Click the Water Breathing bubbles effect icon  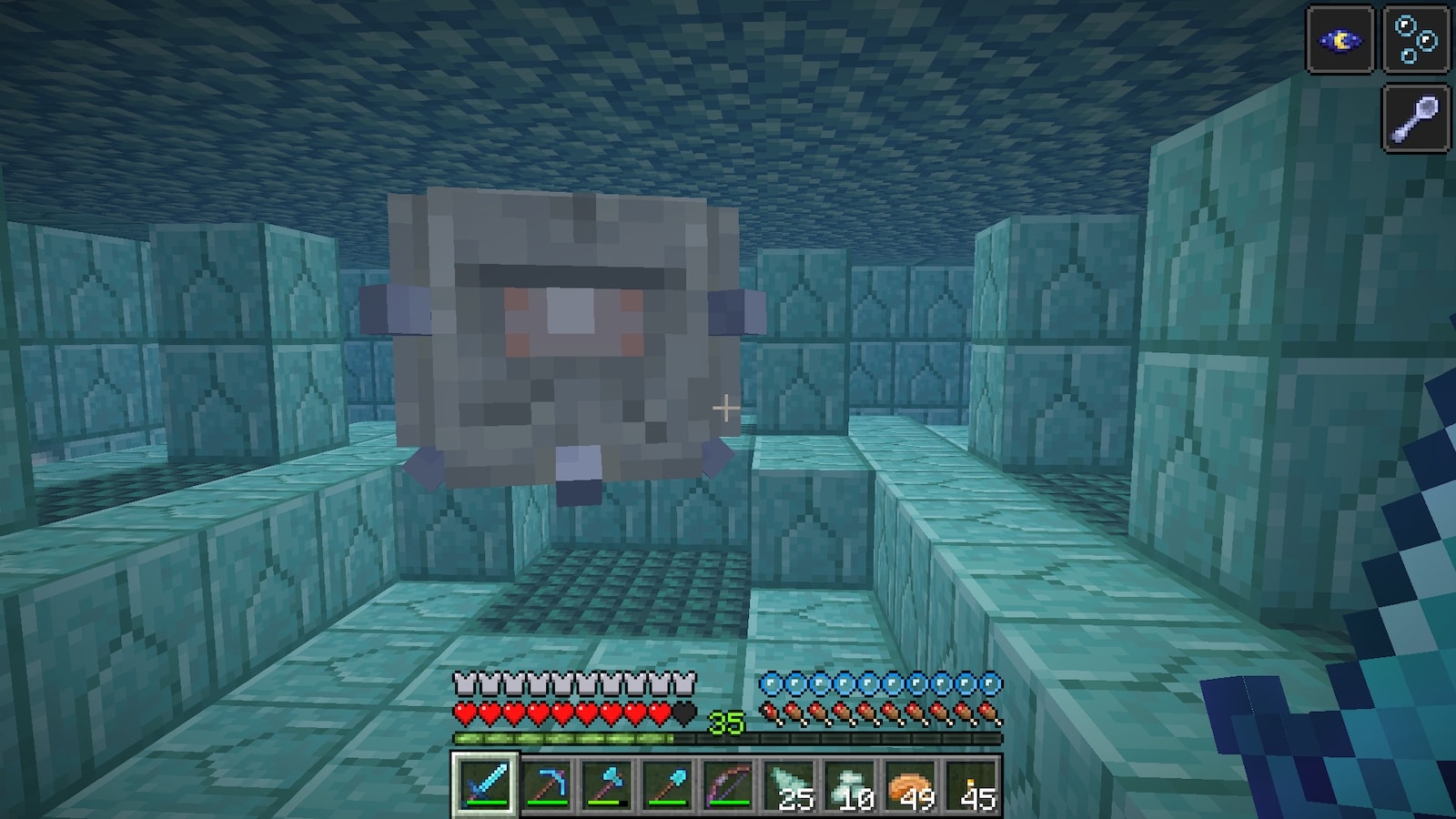pos(1416,40)
